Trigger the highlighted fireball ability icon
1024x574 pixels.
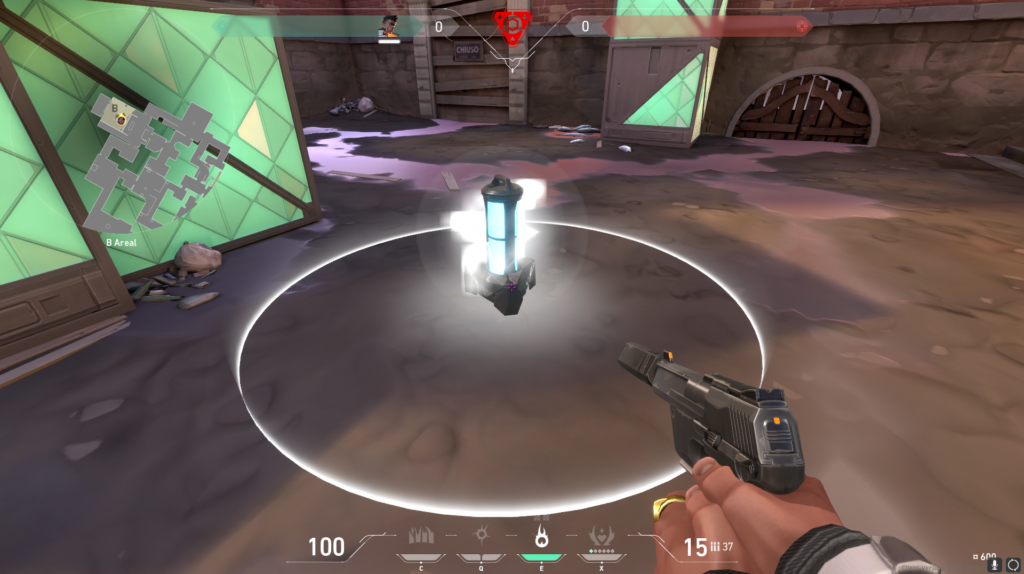click(541, 534)
